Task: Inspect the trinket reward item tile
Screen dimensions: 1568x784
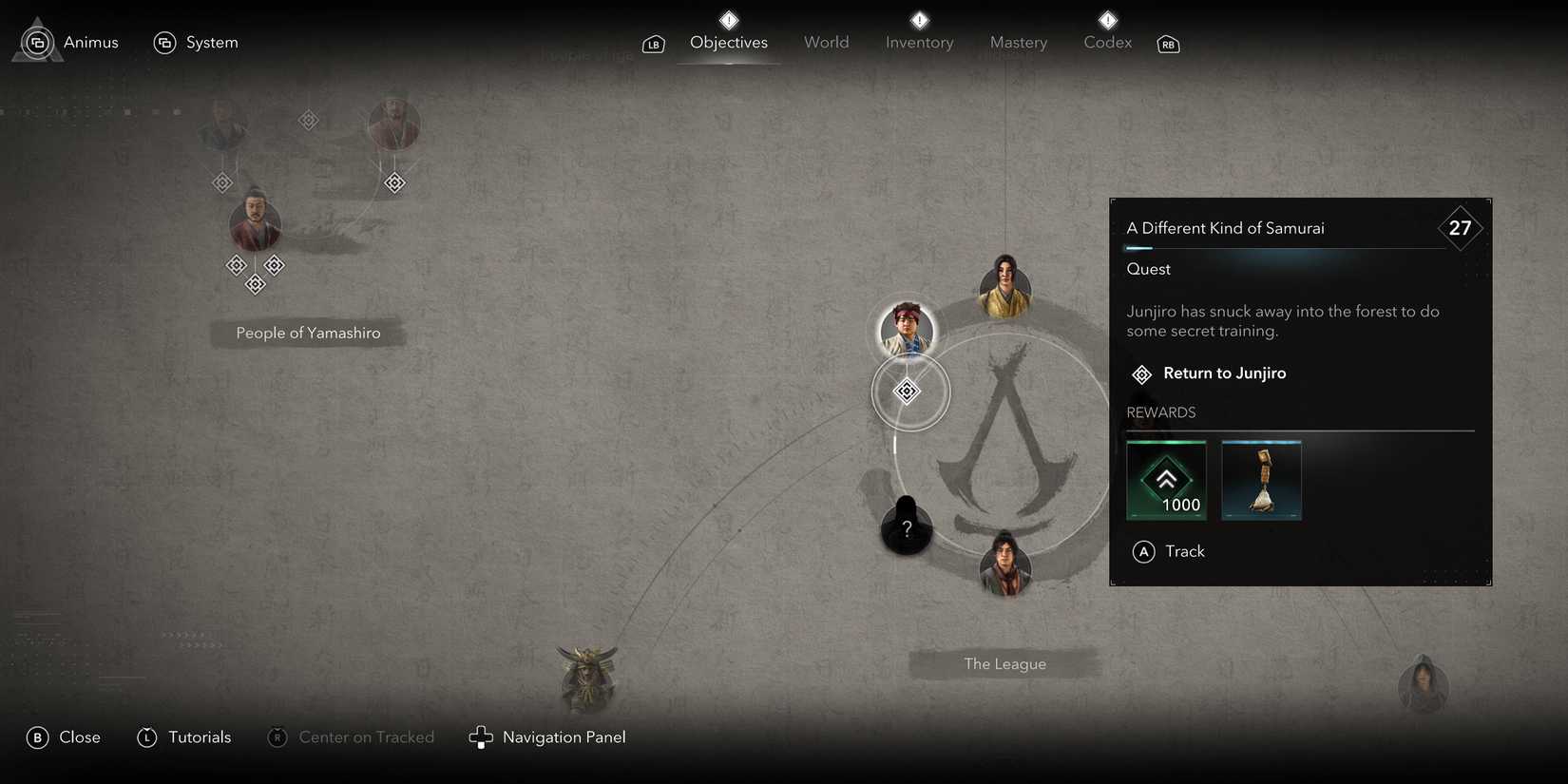Action: click(x=1261, y=480)
